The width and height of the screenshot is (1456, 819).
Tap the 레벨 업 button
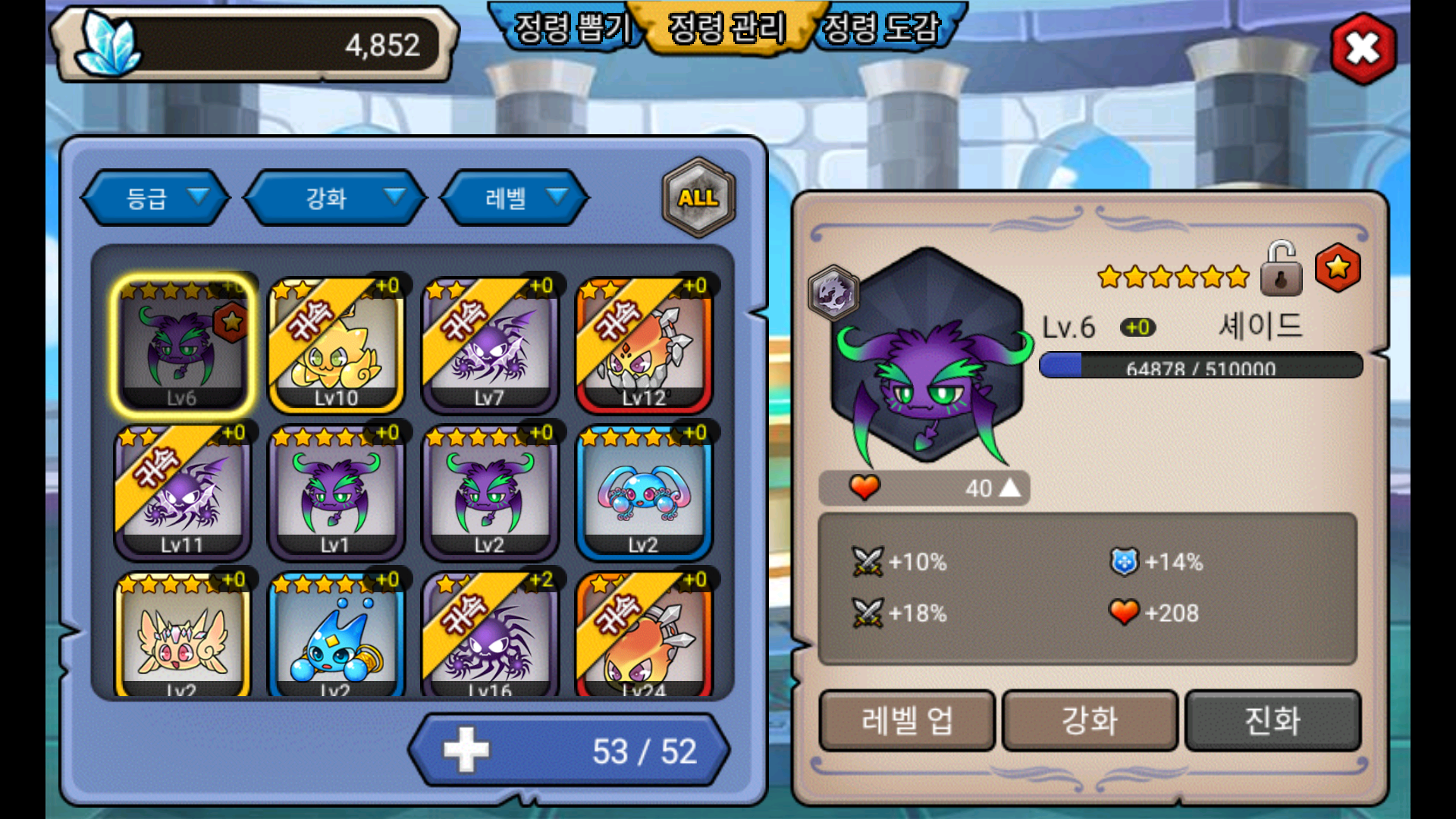907,720
